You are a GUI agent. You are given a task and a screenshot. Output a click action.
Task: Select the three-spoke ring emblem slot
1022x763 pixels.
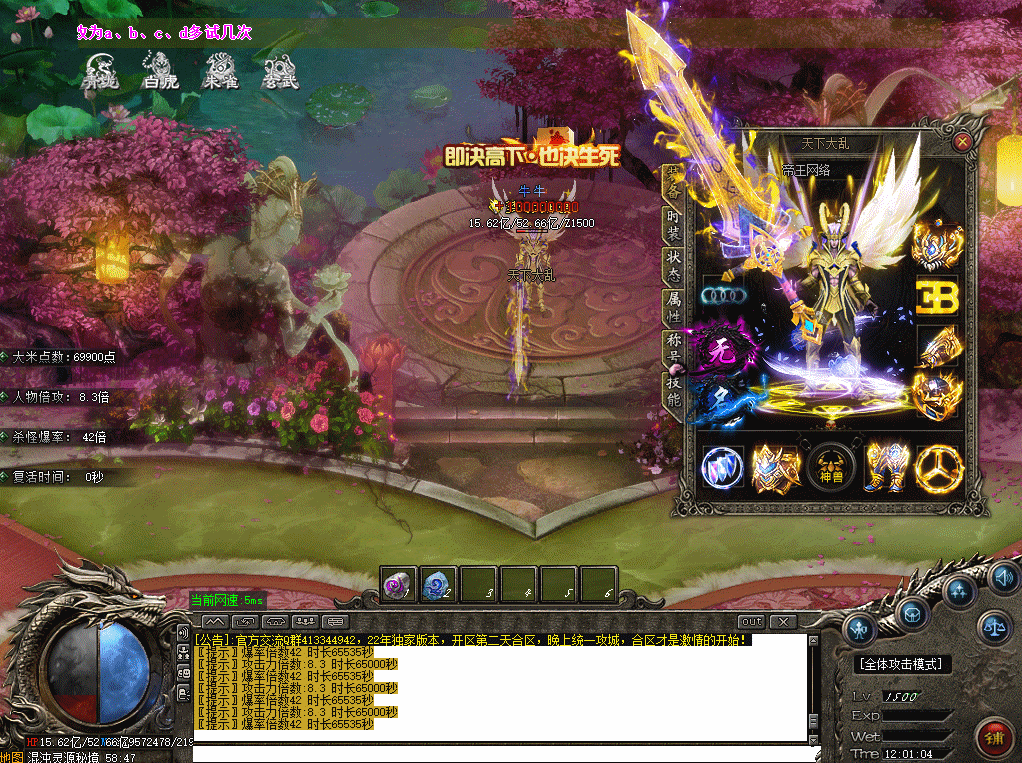(x=938, y=468)
